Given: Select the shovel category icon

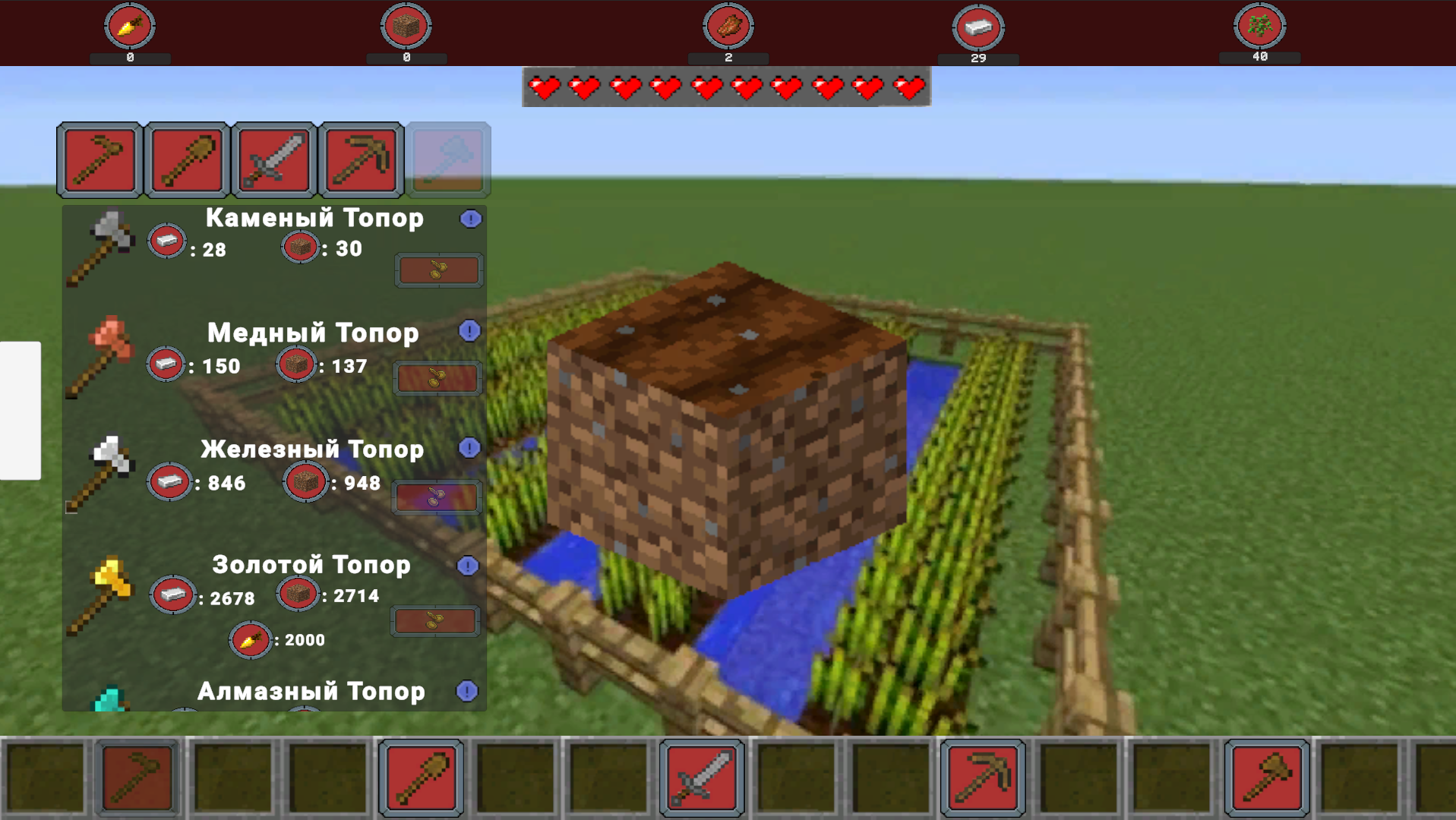Looking at the screenshot, I should tap(186, 159).
